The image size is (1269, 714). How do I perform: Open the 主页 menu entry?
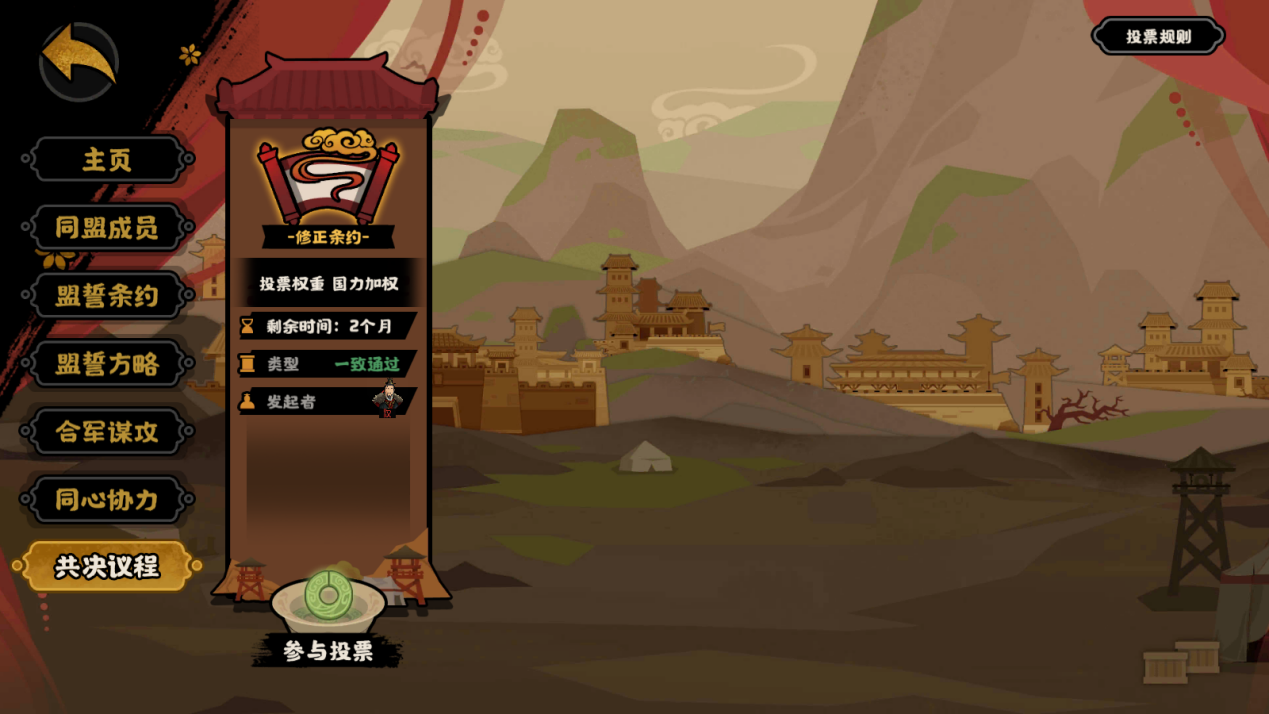pyautogui.click(x=107, y=160)
